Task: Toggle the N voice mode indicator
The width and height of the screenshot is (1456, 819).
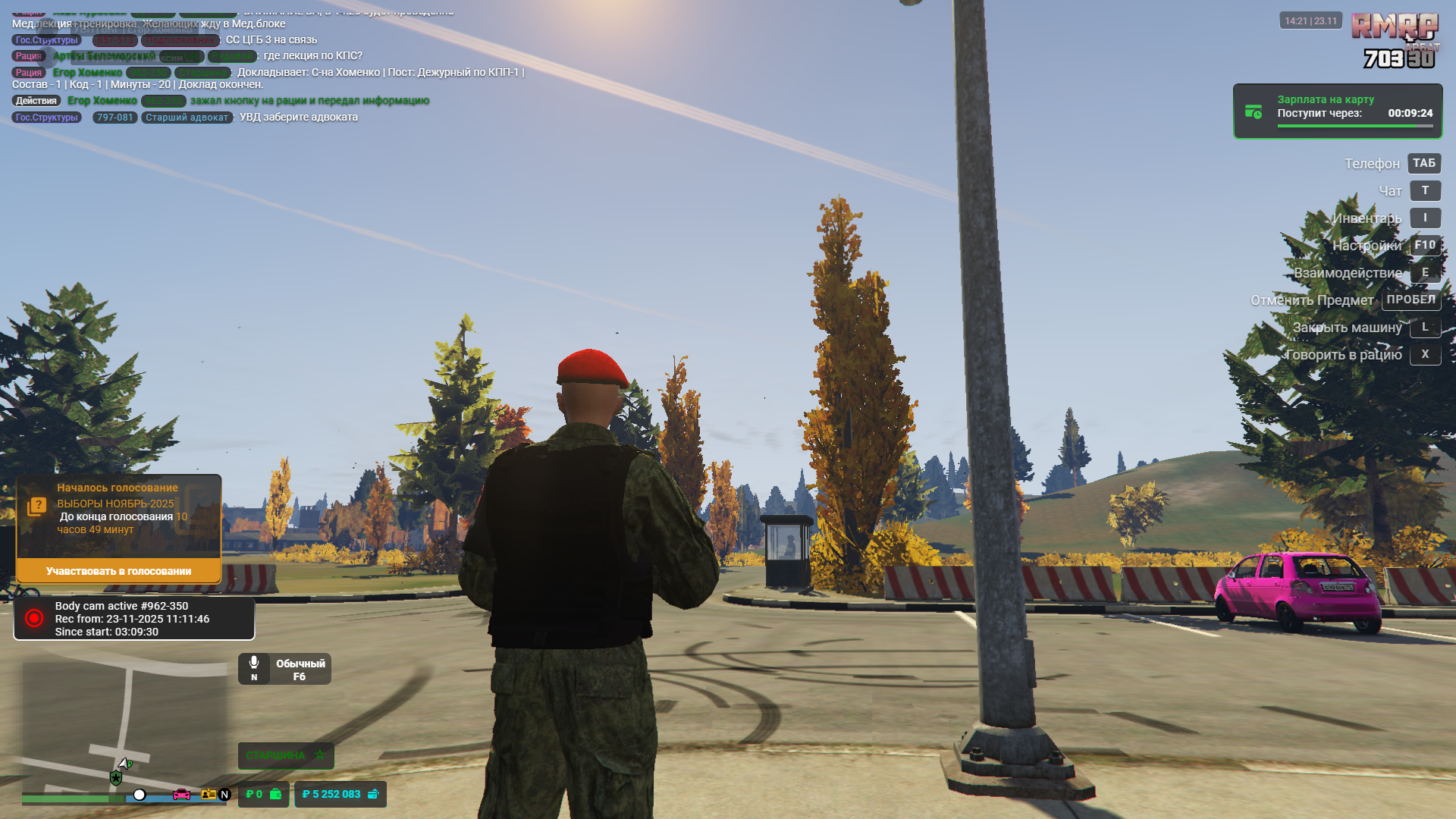Action: 224,795
